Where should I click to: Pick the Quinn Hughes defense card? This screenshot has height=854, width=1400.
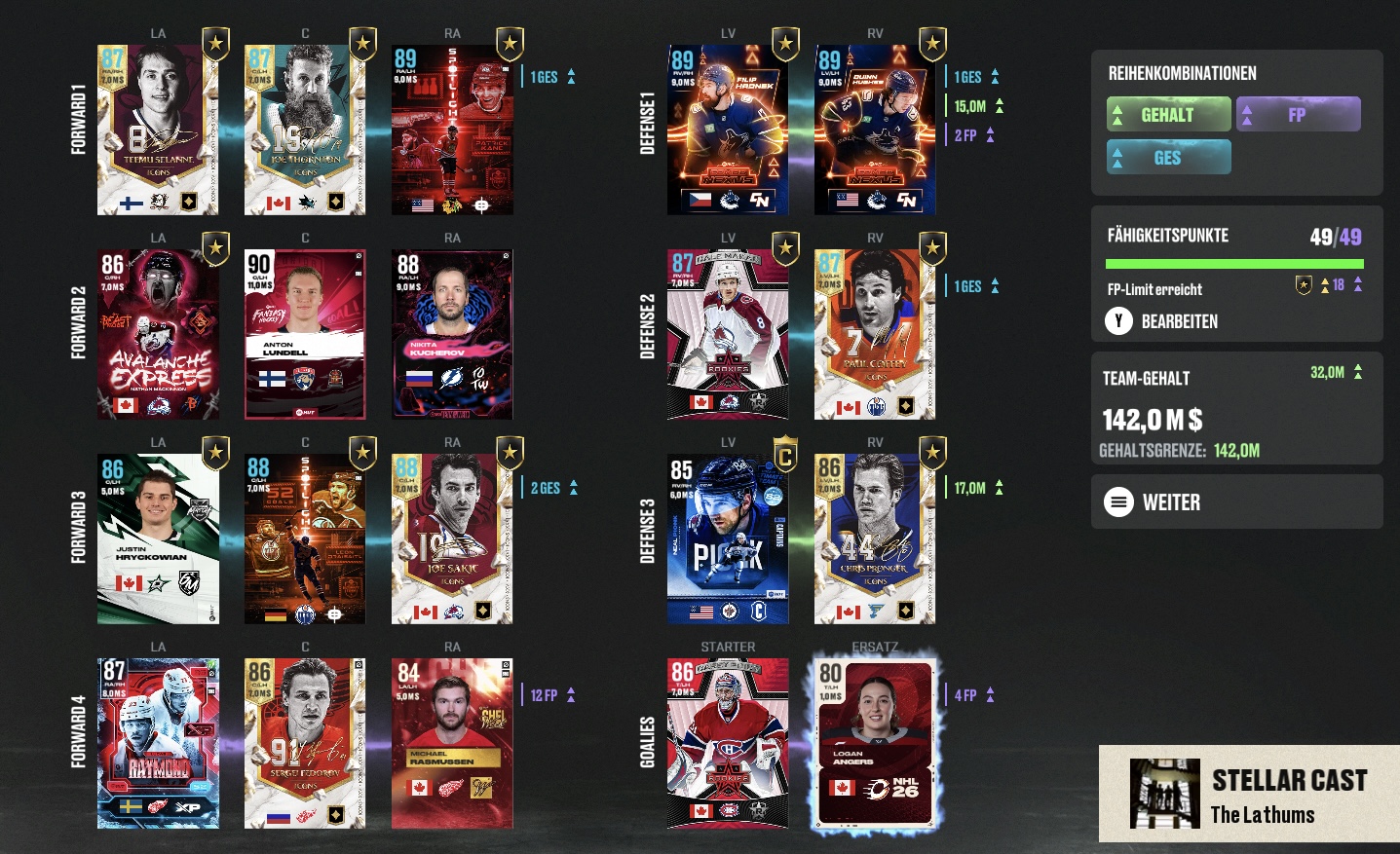click(x=875, y=130)
